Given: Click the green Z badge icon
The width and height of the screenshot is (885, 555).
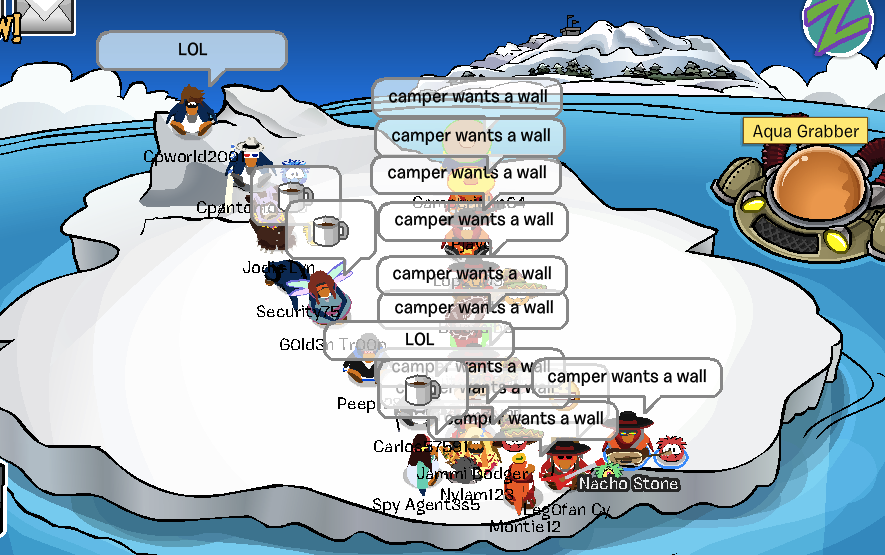Looking at the screenshot, I should pyautogui.click(x=841, y=22).
